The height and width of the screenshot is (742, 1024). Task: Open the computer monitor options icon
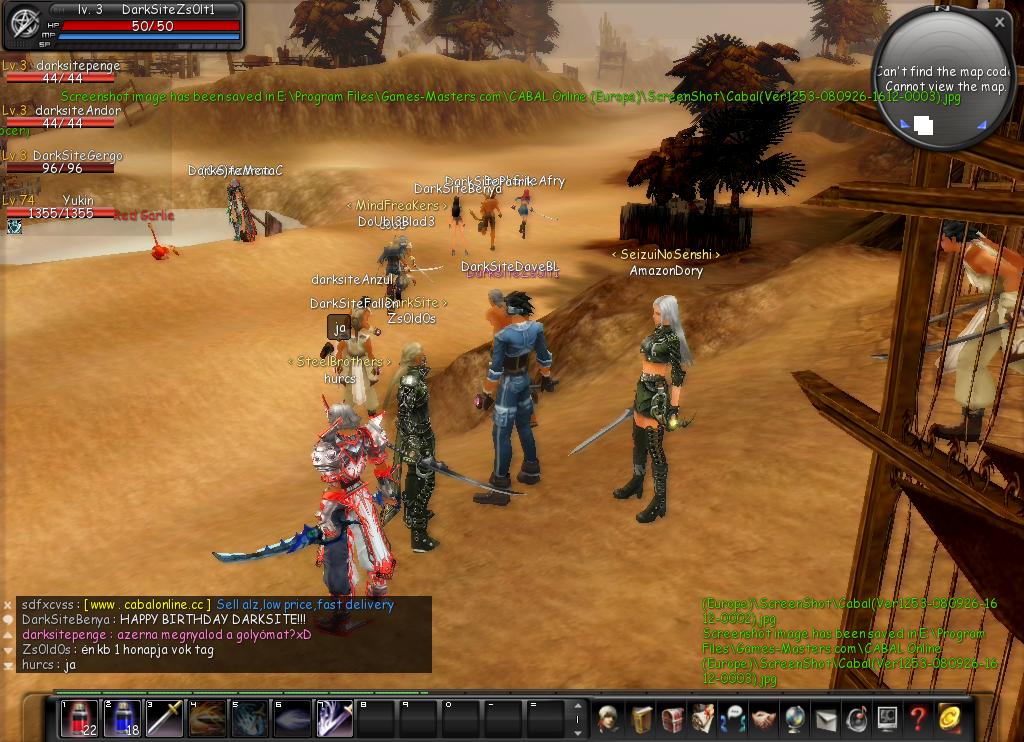coord(886,718)
